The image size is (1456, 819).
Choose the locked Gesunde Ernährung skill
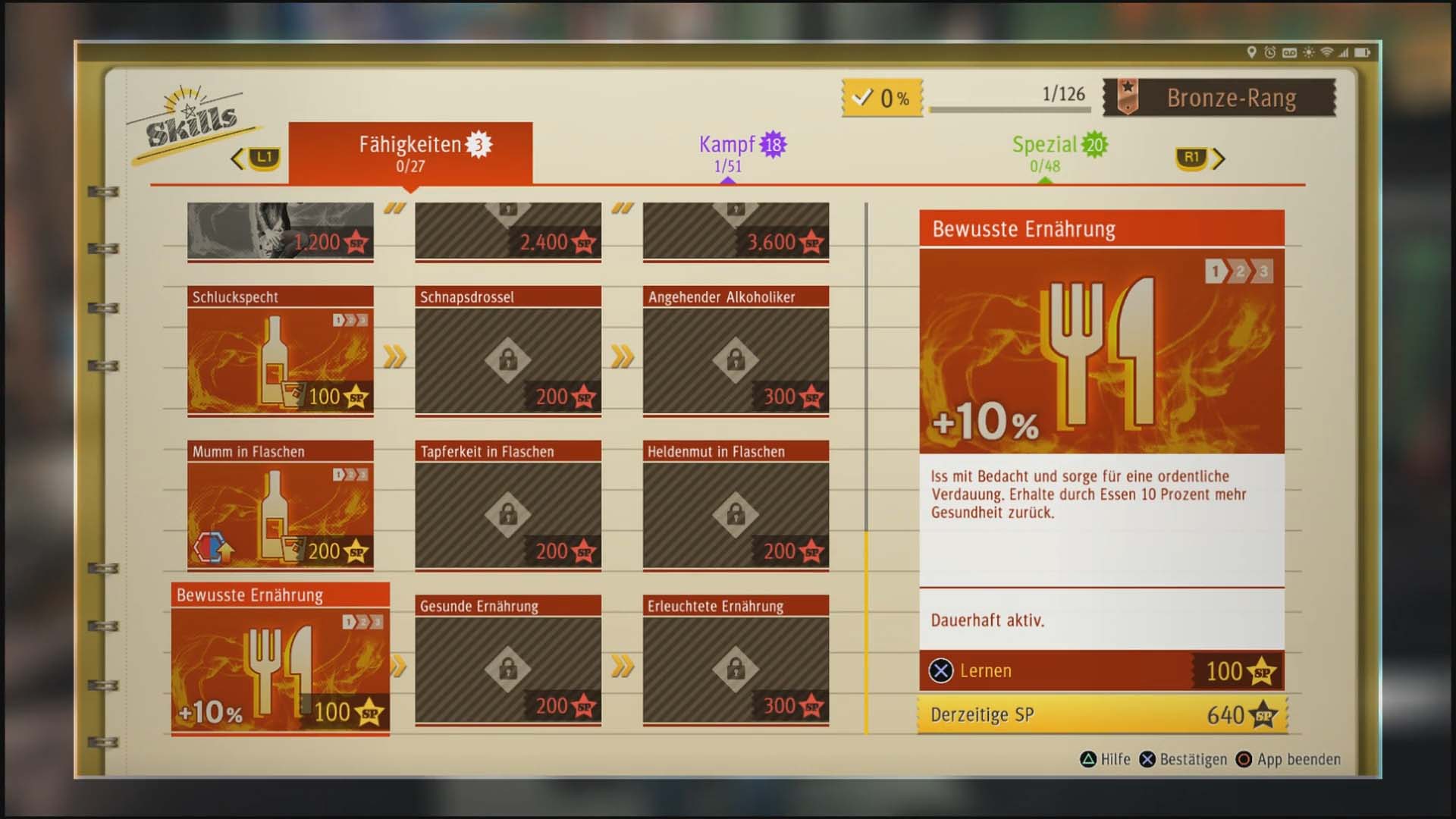click(508, 661)
